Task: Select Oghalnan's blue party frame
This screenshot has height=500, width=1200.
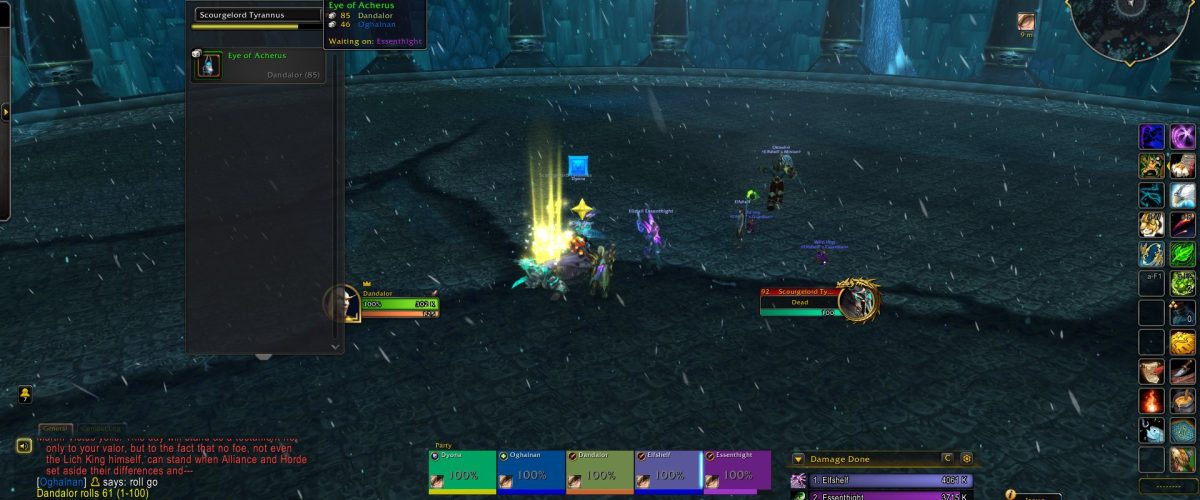Action: click(x=530, y=472)
